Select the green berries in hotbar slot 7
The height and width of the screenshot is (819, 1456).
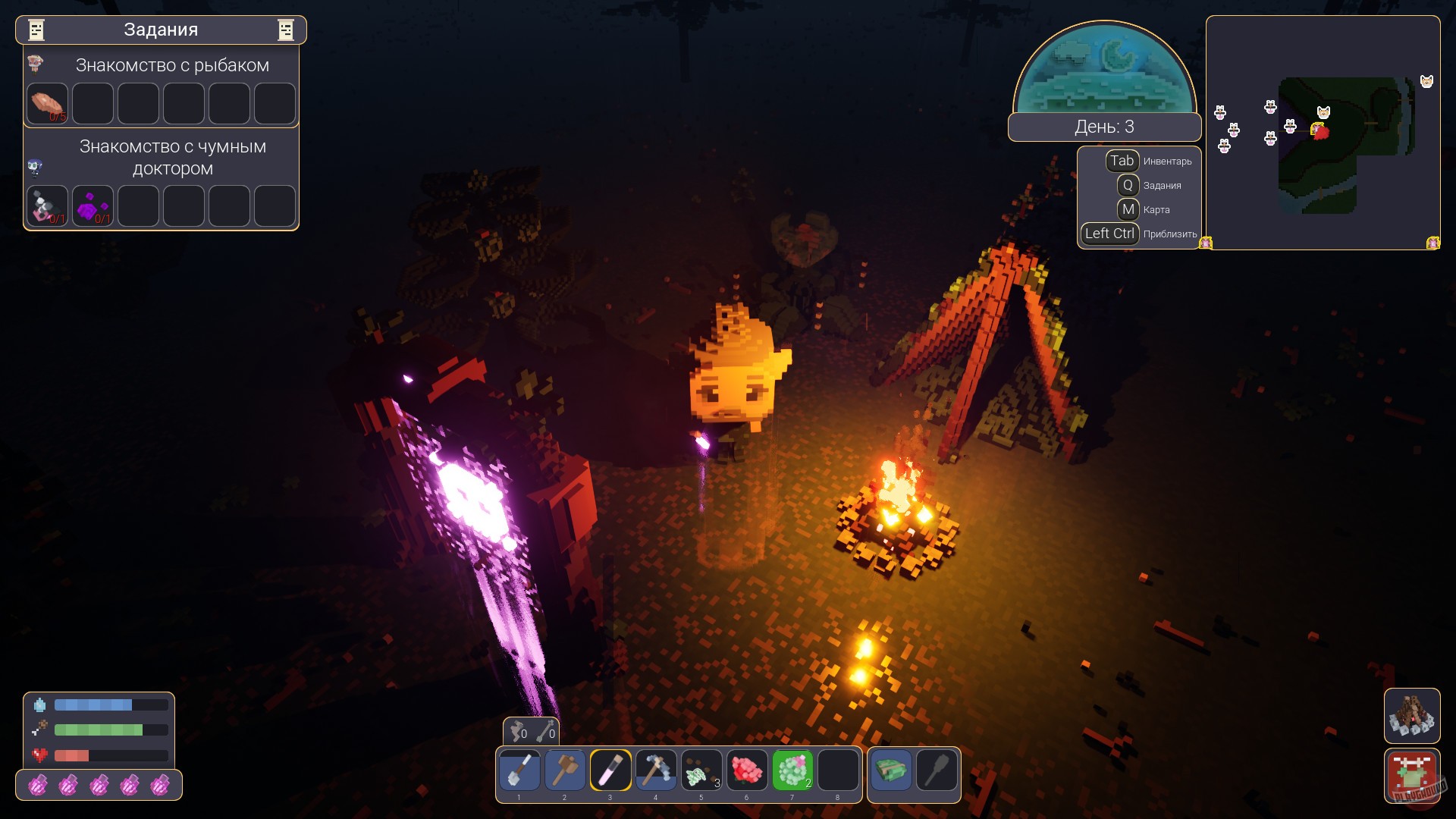792,769
